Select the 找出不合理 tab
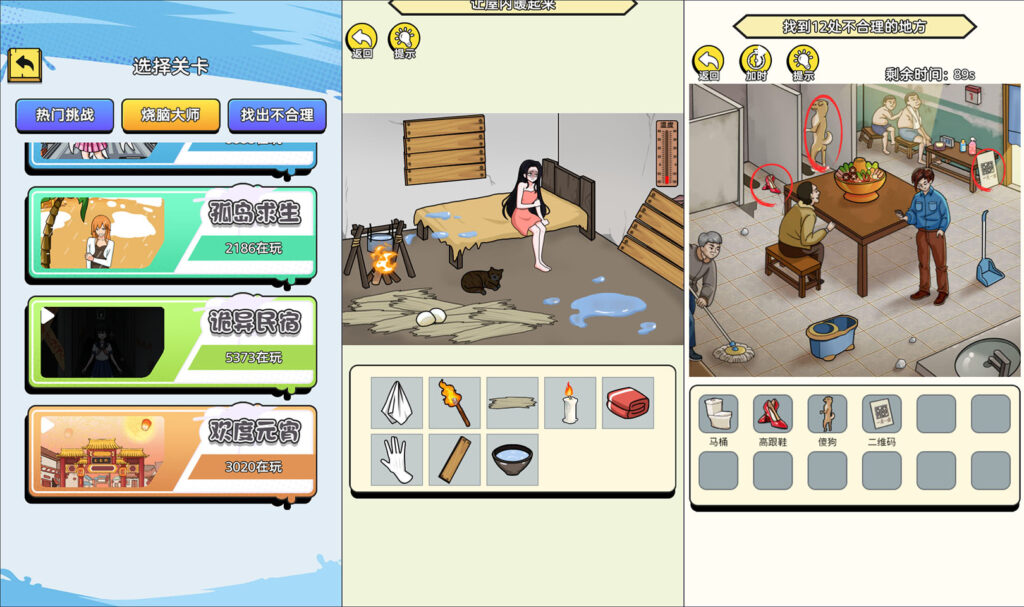Viewport: 1024px width, 607px height. coord(277,115)
